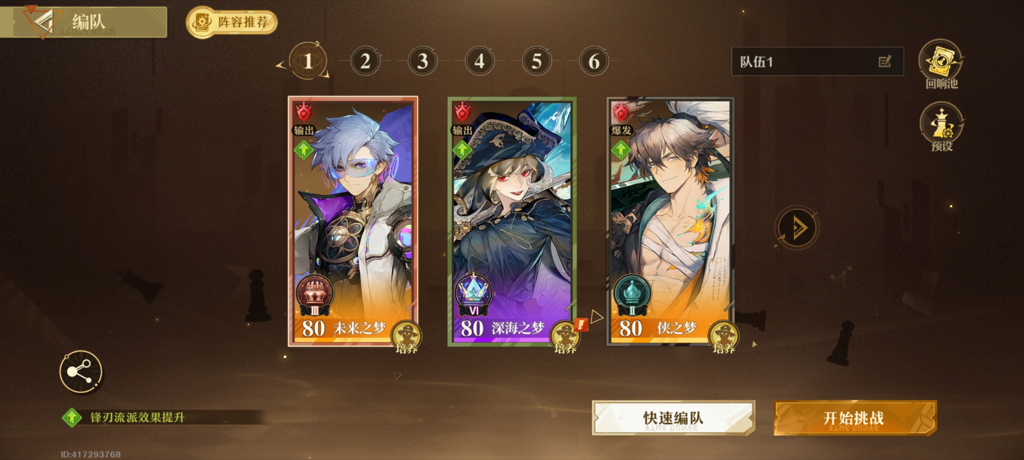Open the 回响池 echo pool
Viewport: 1024px width, 460px height.
click(x=940, y=62)
